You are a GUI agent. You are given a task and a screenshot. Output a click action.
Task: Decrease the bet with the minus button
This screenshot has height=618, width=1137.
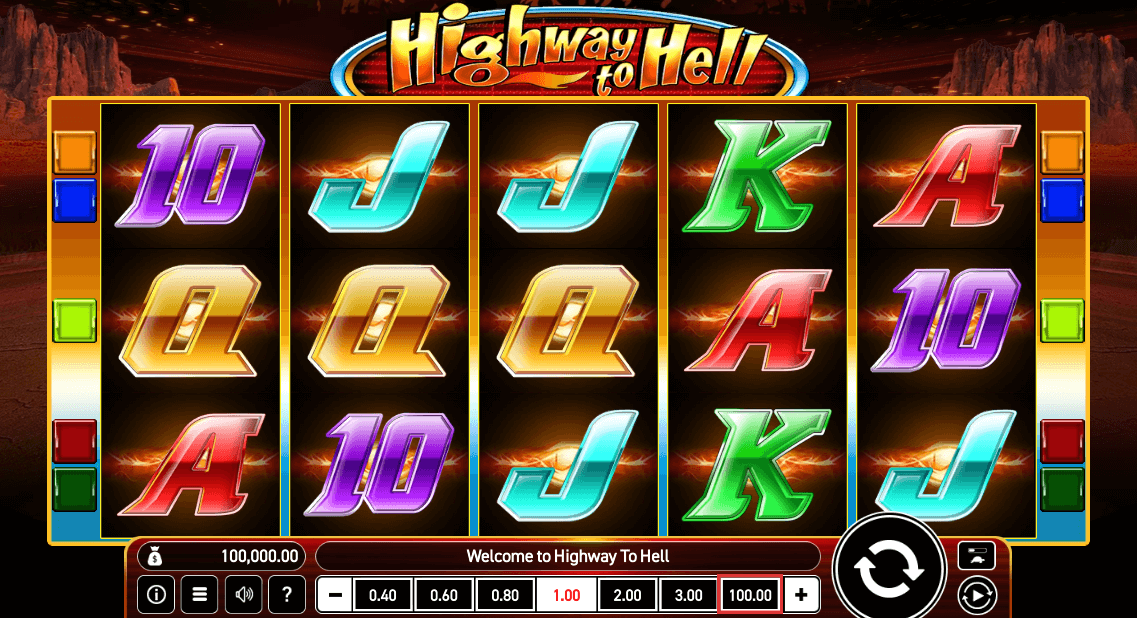click(335, 595)
